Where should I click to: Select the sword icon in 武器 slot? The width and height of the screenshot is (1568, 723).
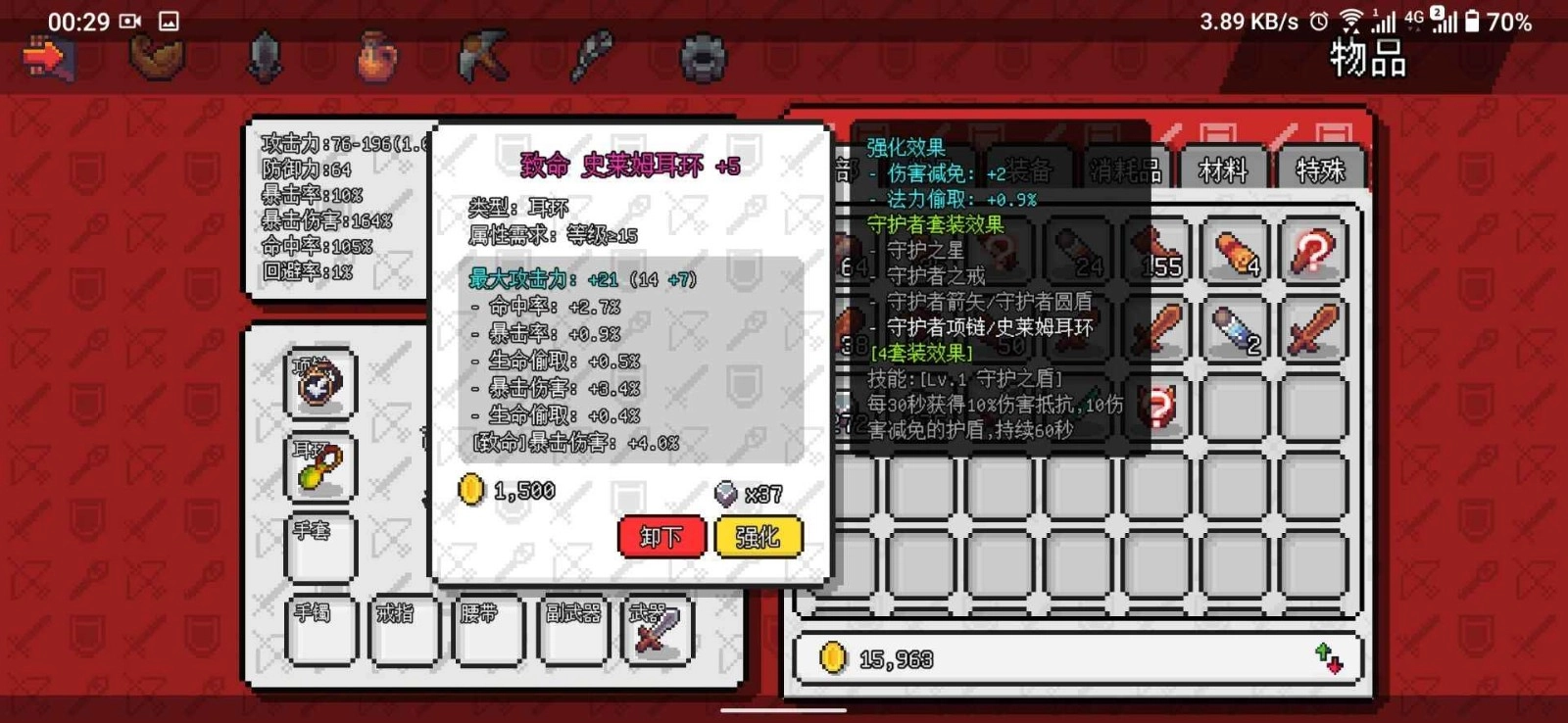point(659,632)
